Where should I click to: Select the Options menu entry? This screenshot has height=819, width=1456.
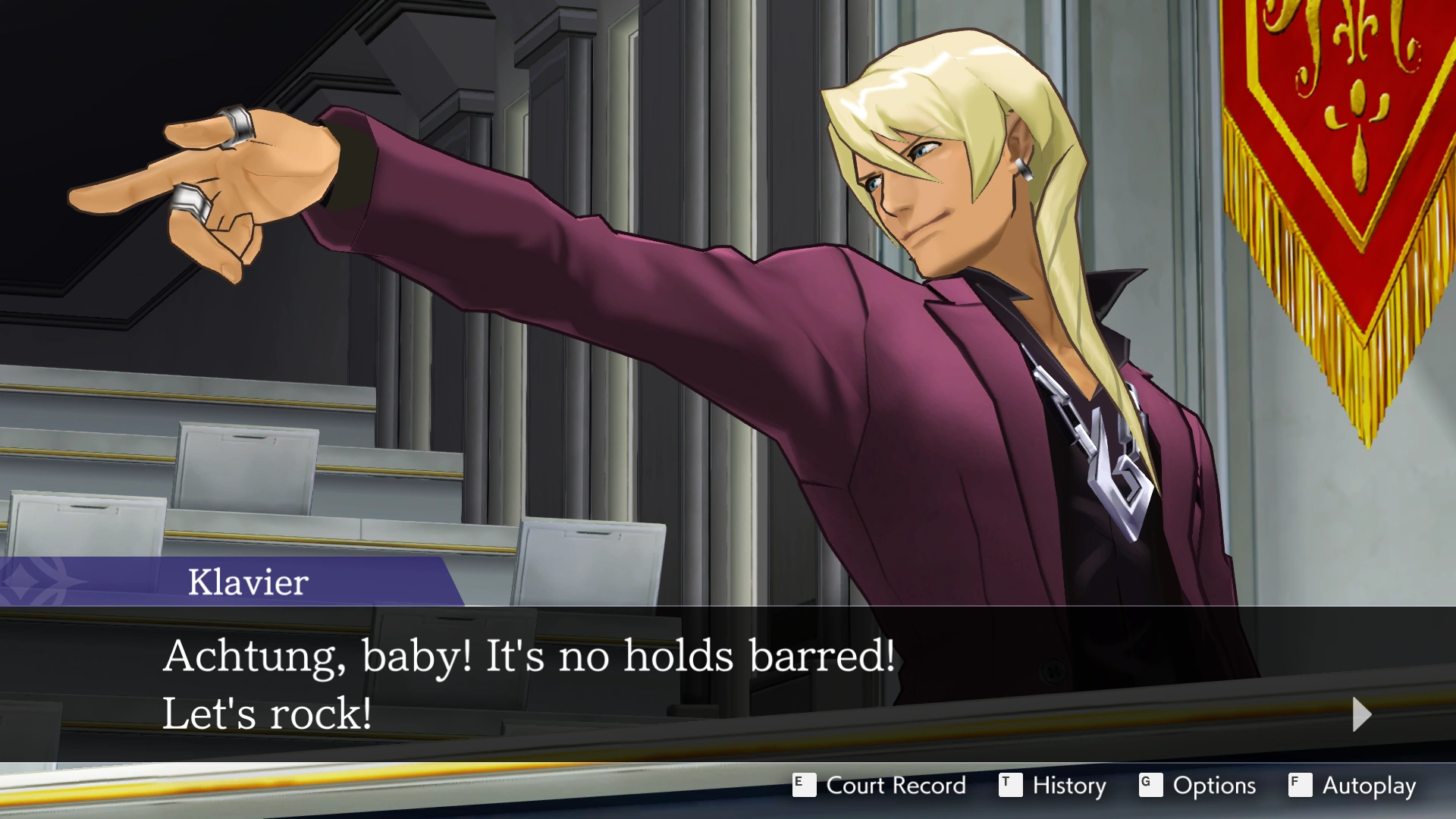pos(1213,786)
